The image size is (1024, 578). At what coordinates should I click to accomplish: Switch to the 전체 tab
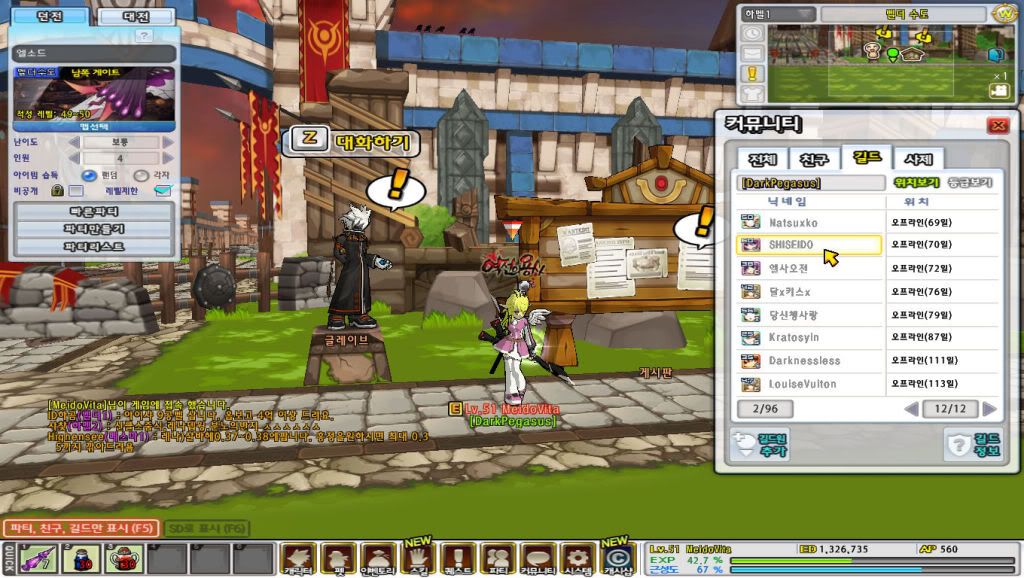762,160
